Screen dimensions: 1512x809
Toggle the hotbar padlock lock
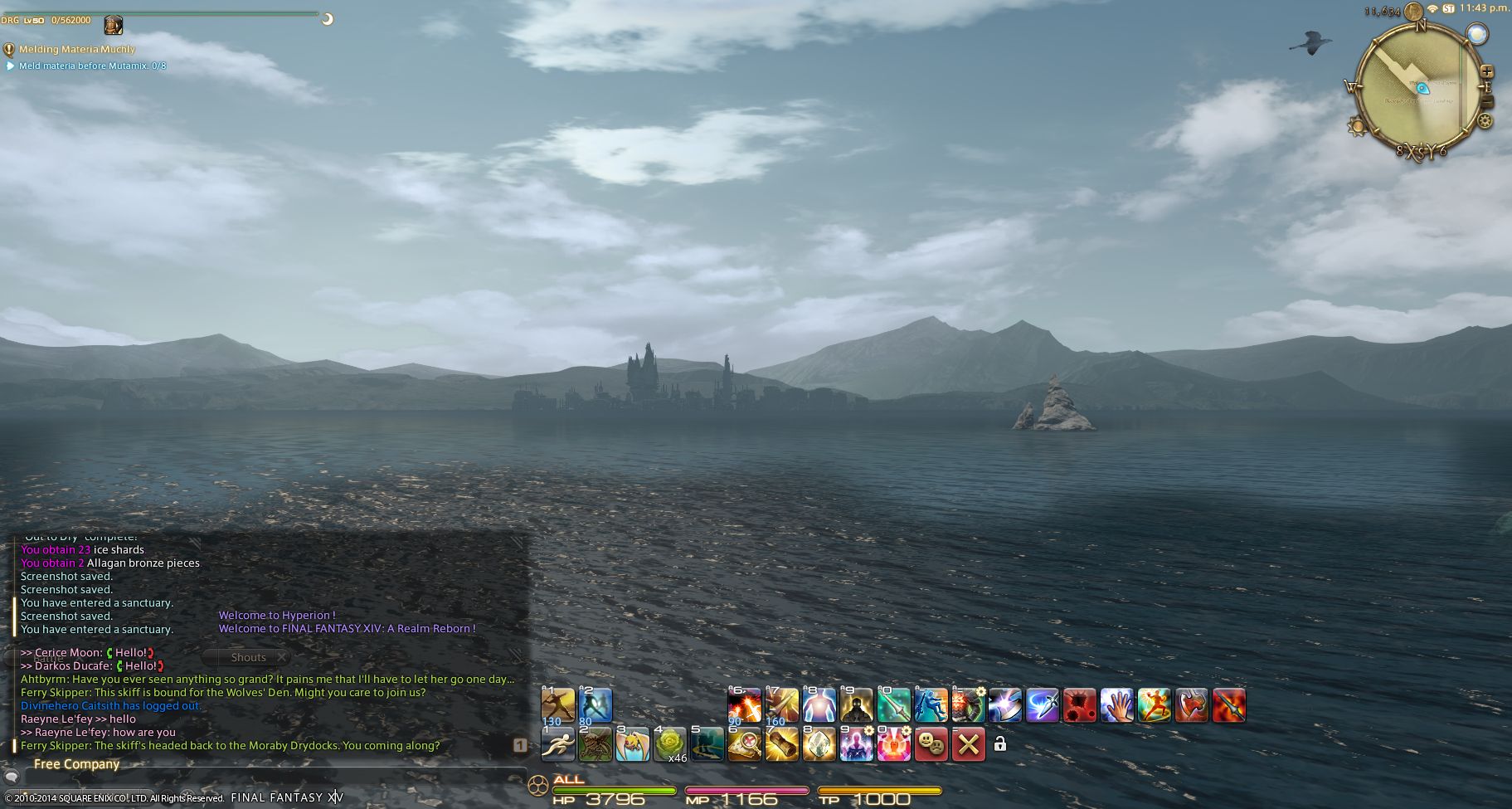1000,744
